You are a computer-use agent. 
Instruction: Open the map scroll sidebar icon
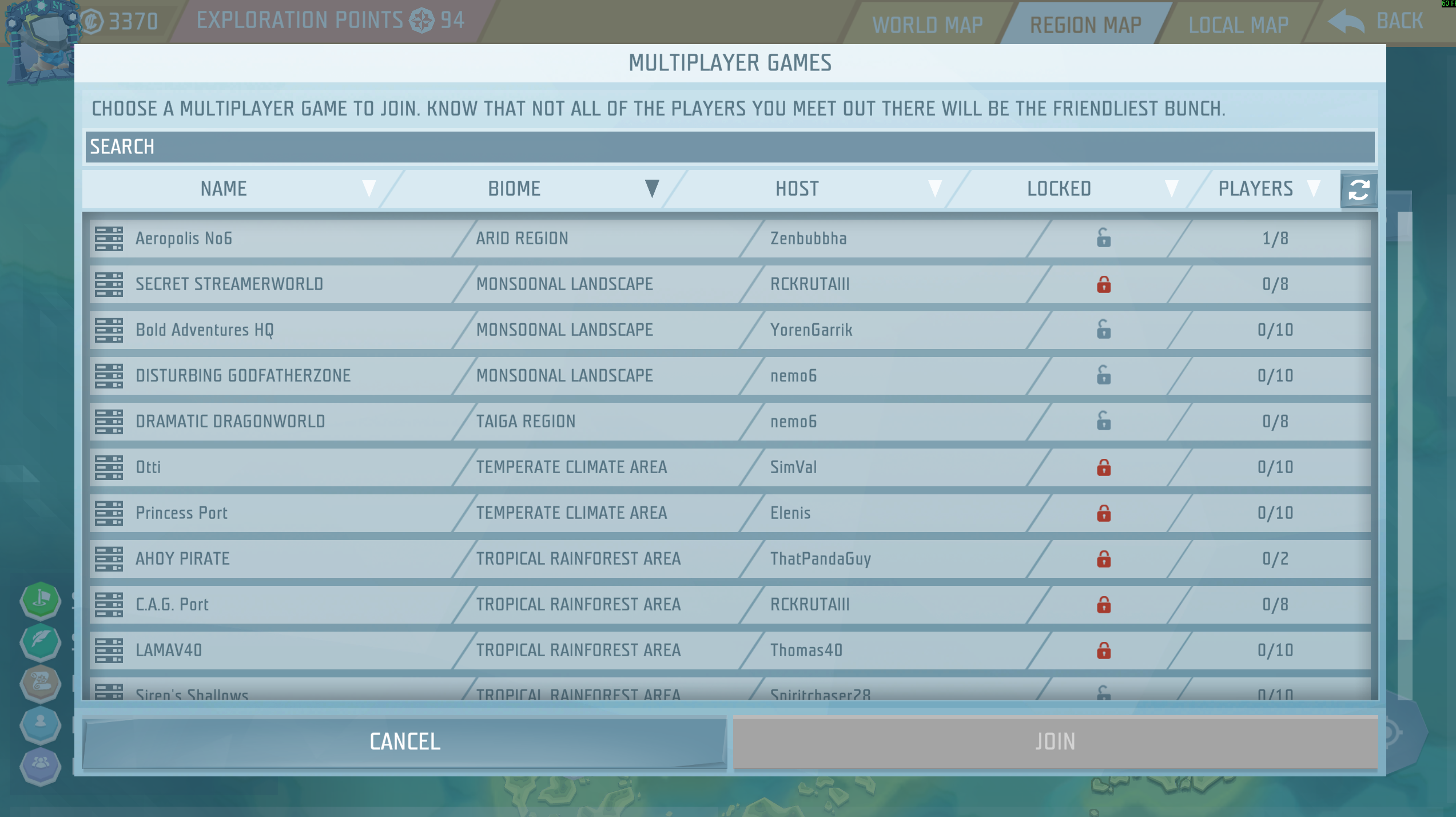click(x=39, y=684)
